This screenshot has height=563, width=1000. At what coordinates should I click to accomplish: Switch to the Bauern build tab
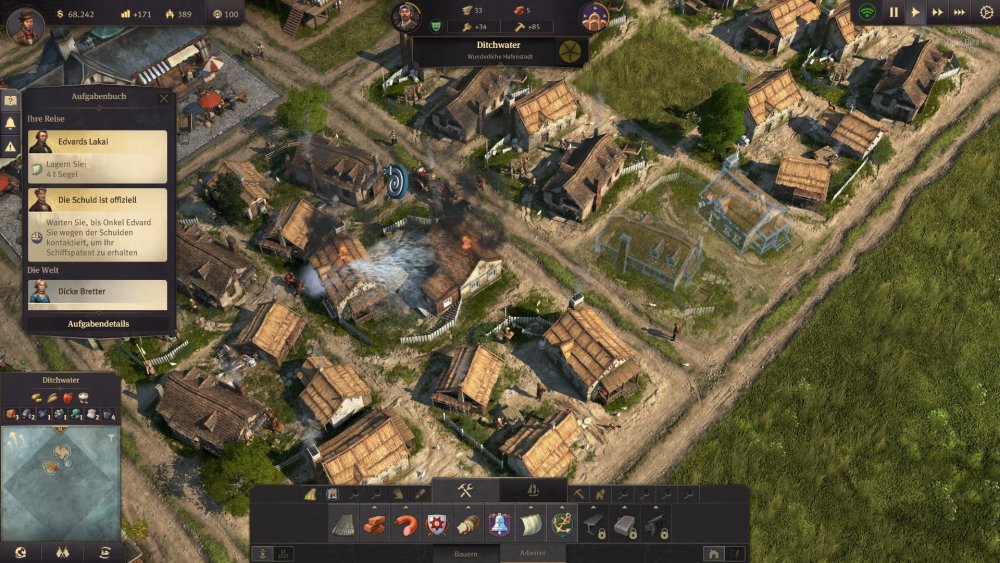click(466, 553)
